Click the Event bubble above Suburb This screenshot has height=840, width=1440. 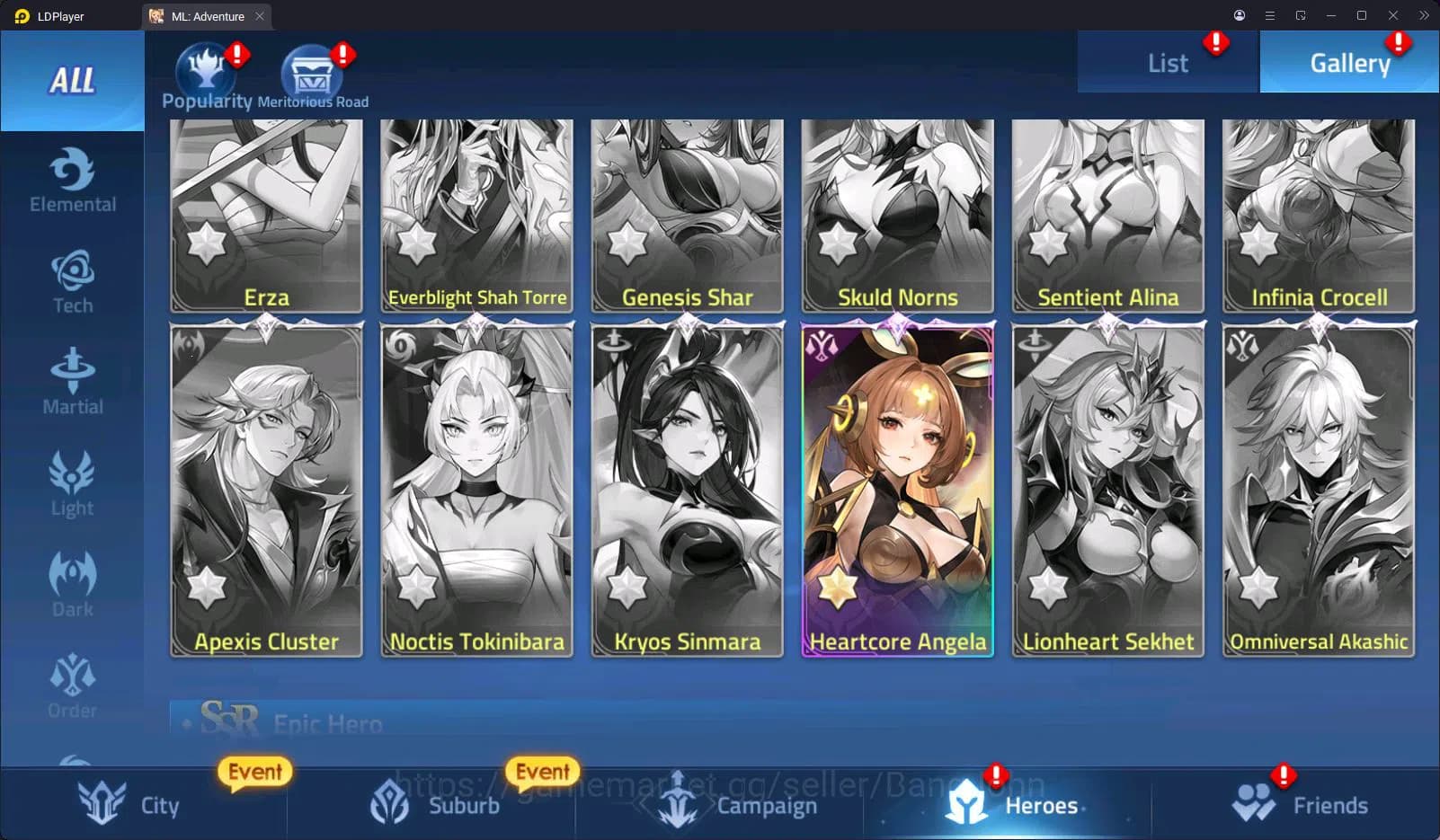(x=541, y=771)
